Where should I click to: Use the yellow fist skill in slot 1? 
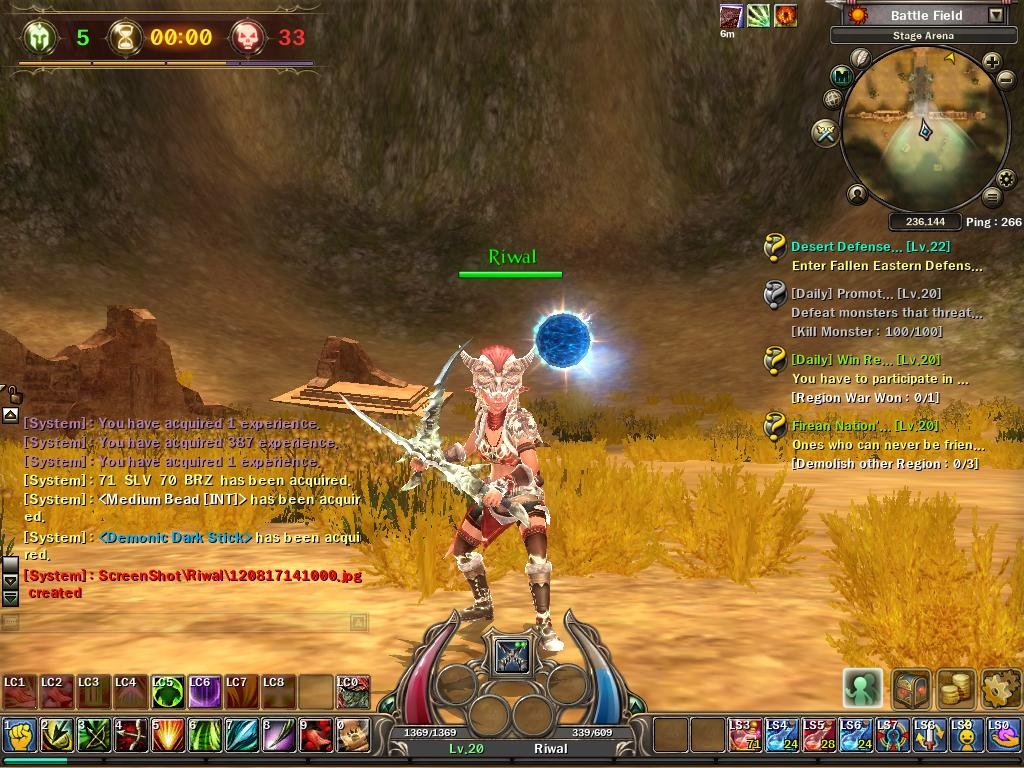19,735
